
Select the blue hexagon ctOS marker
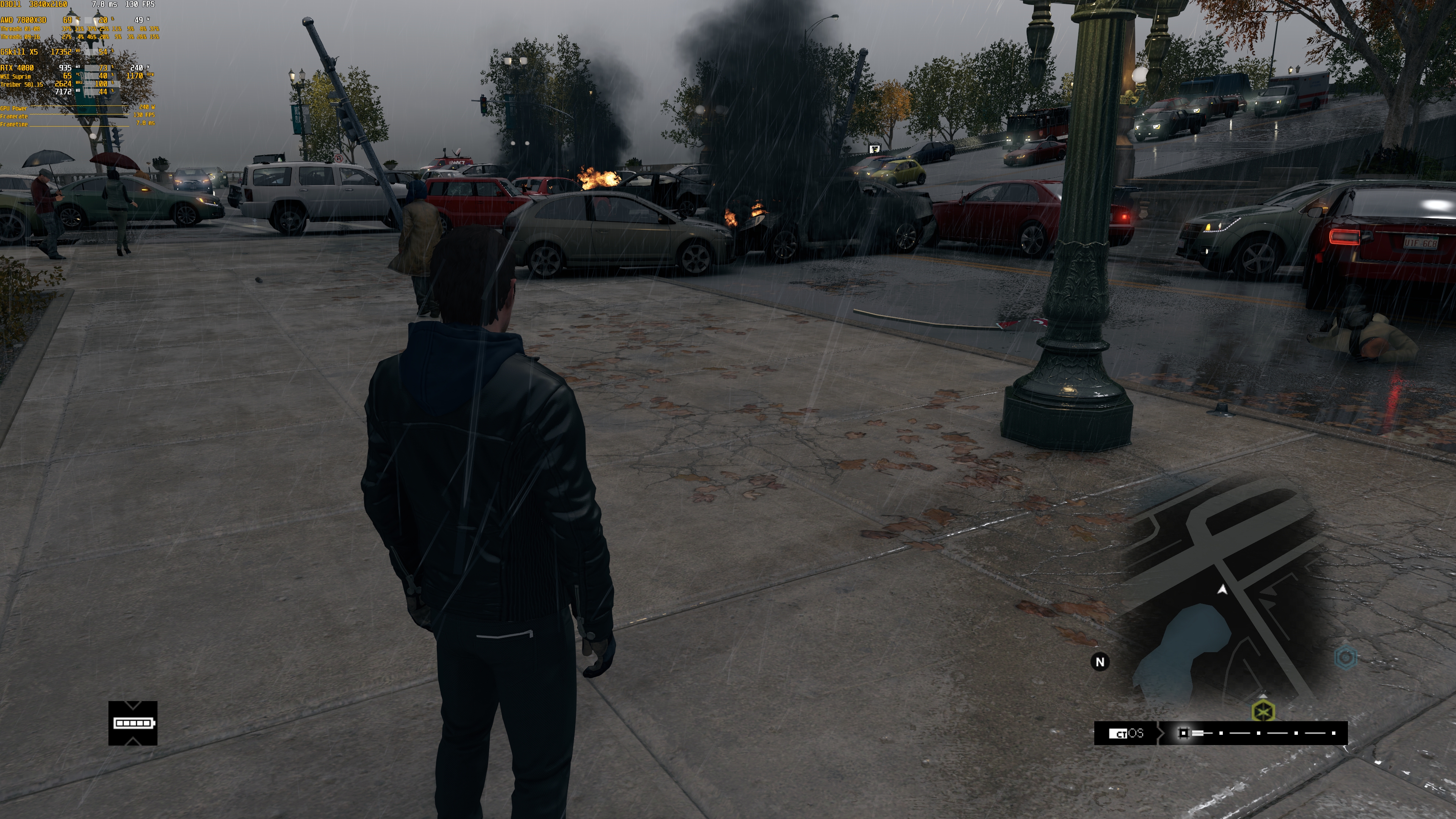point(1345,657)
